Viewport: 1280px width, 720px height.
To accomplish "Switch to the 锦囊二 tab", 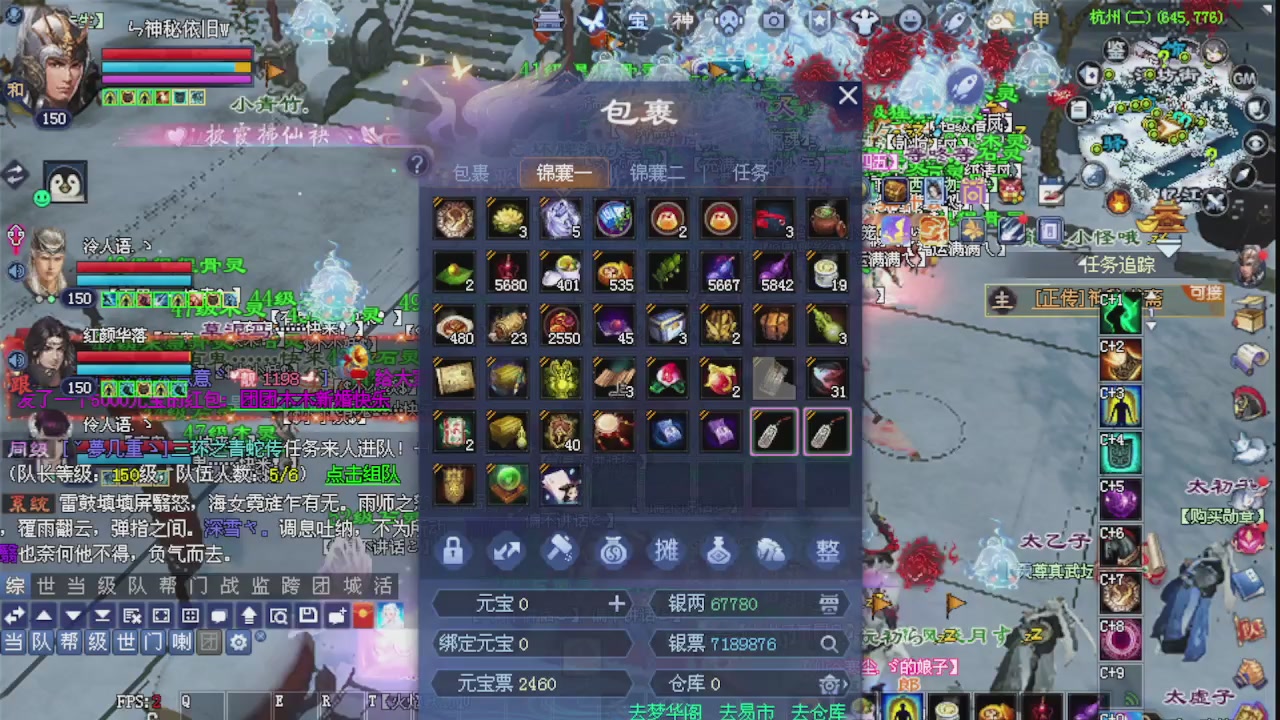I will pos(657,172).
